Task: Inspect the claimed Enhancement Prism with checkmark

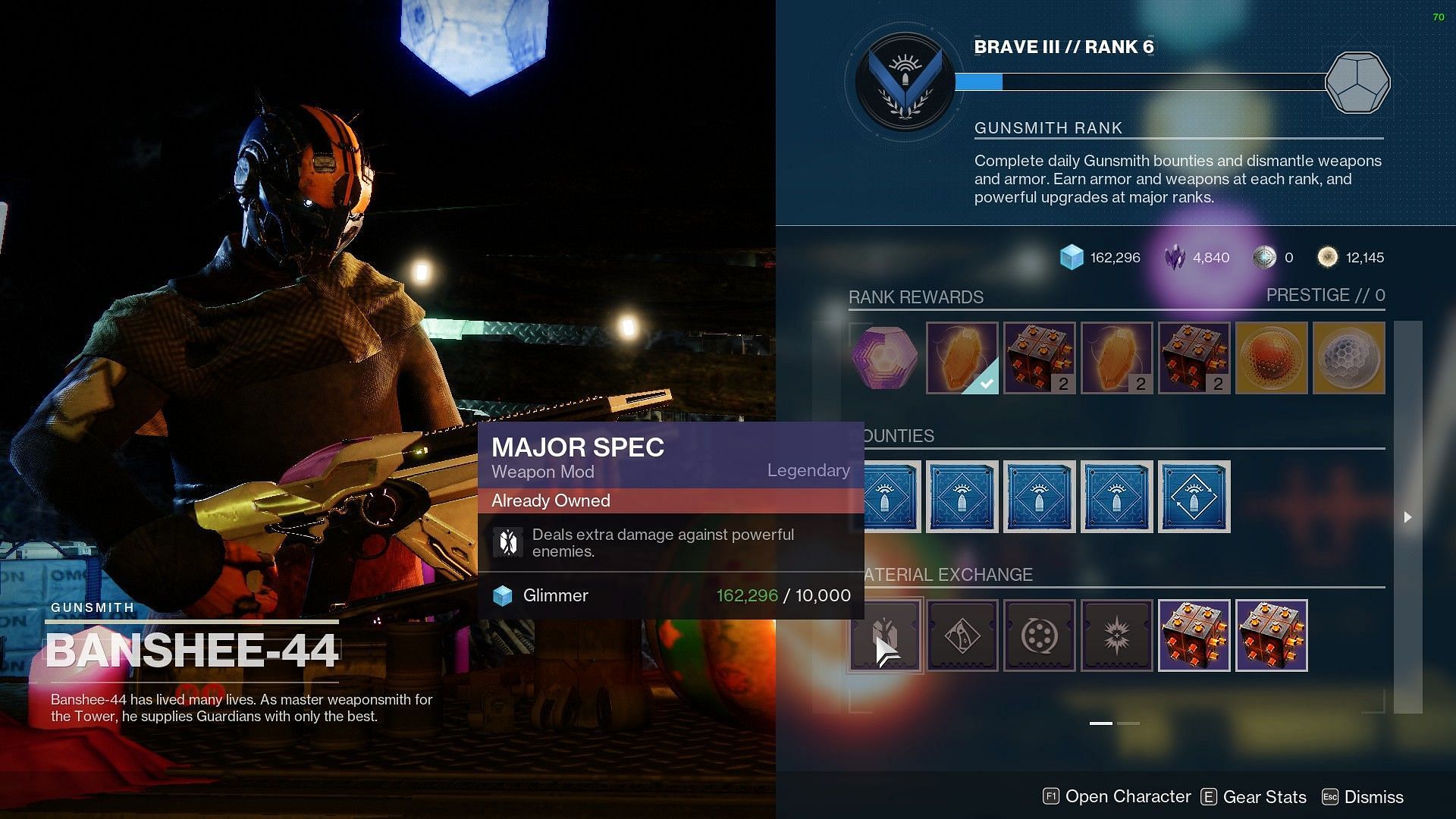Action: tap(962, 358)
